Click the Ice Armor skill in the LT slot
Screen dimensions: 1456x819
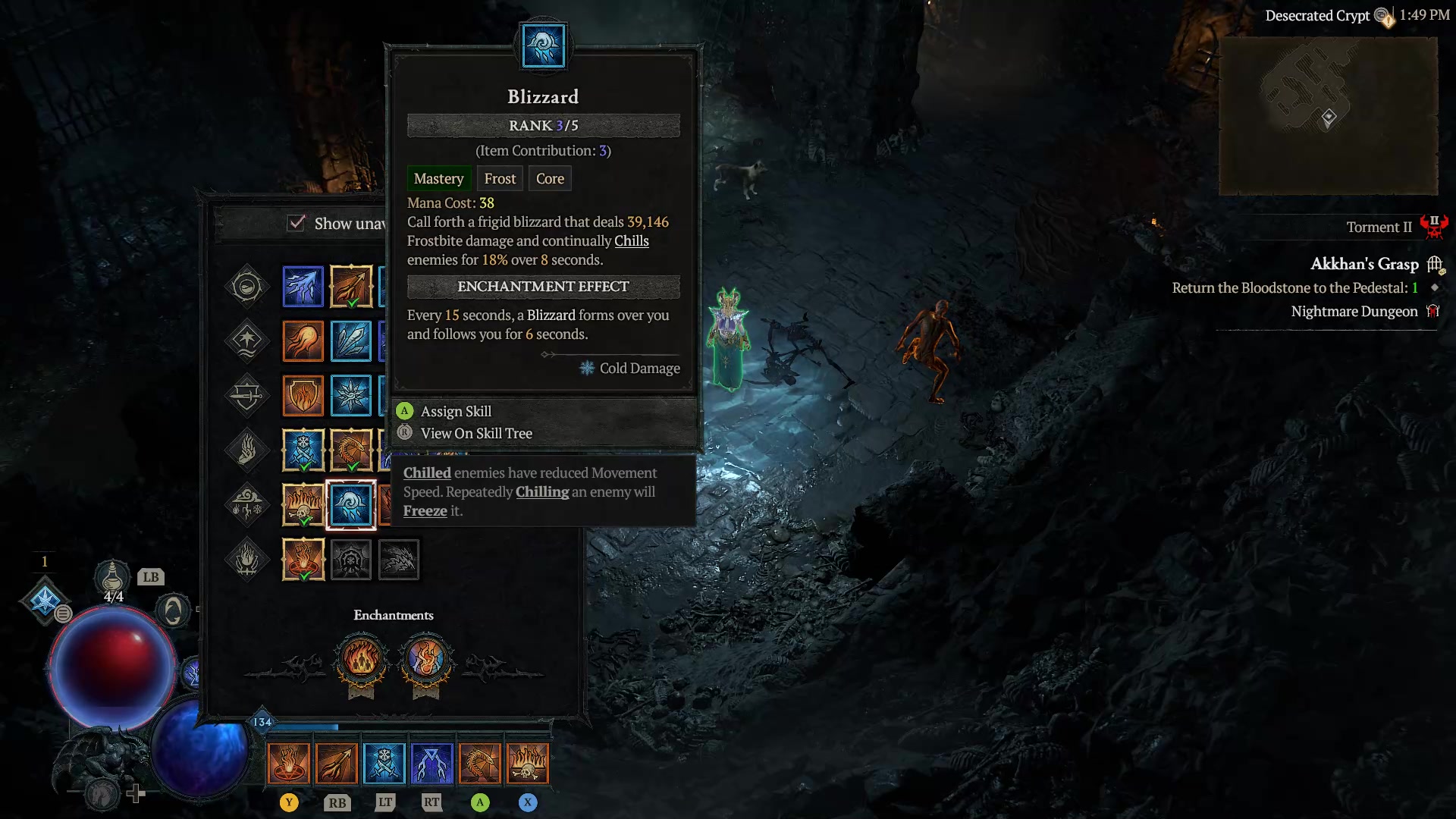click(x=385, y=762)
